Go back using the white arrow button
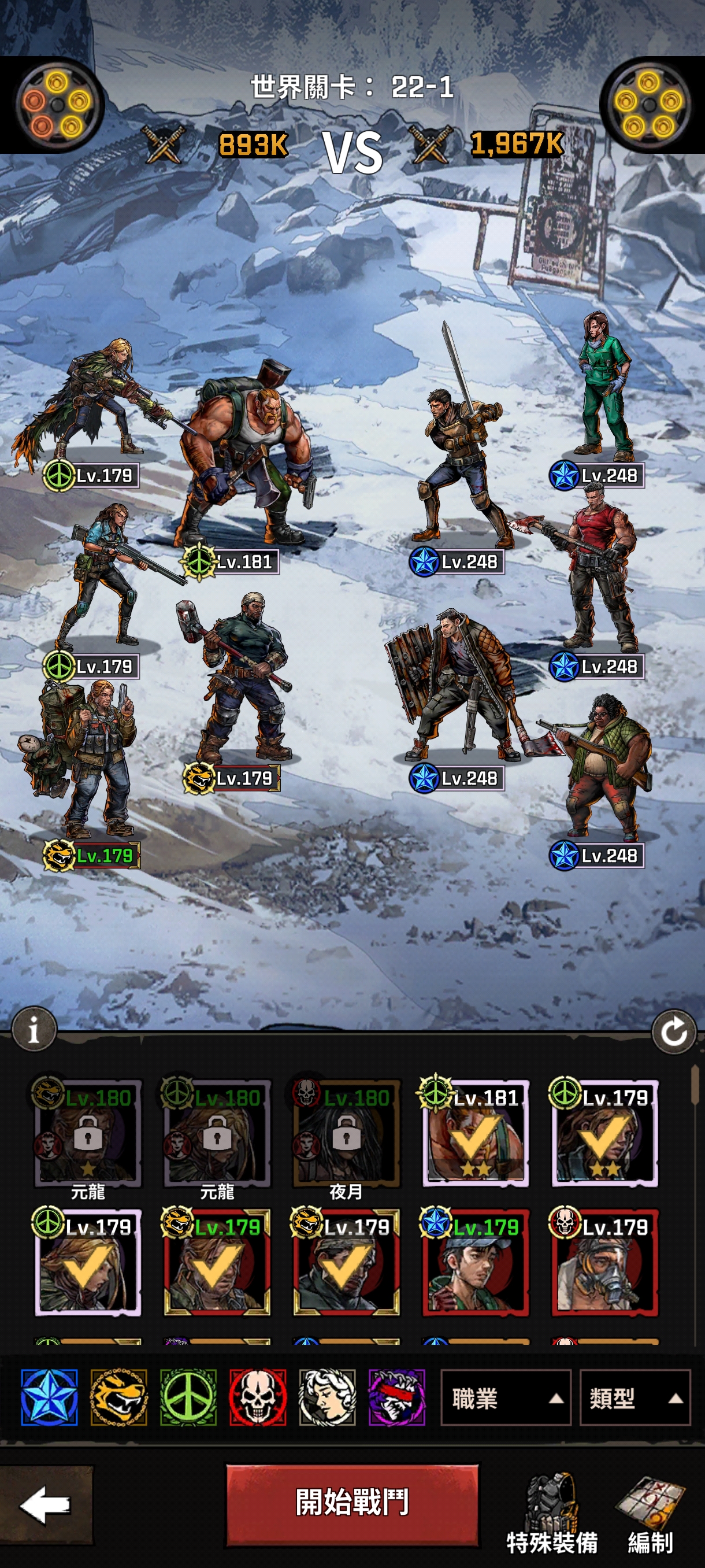The width and height of the screenshot is (705, 1568). pyautogui.click(x=46, y=1504)
